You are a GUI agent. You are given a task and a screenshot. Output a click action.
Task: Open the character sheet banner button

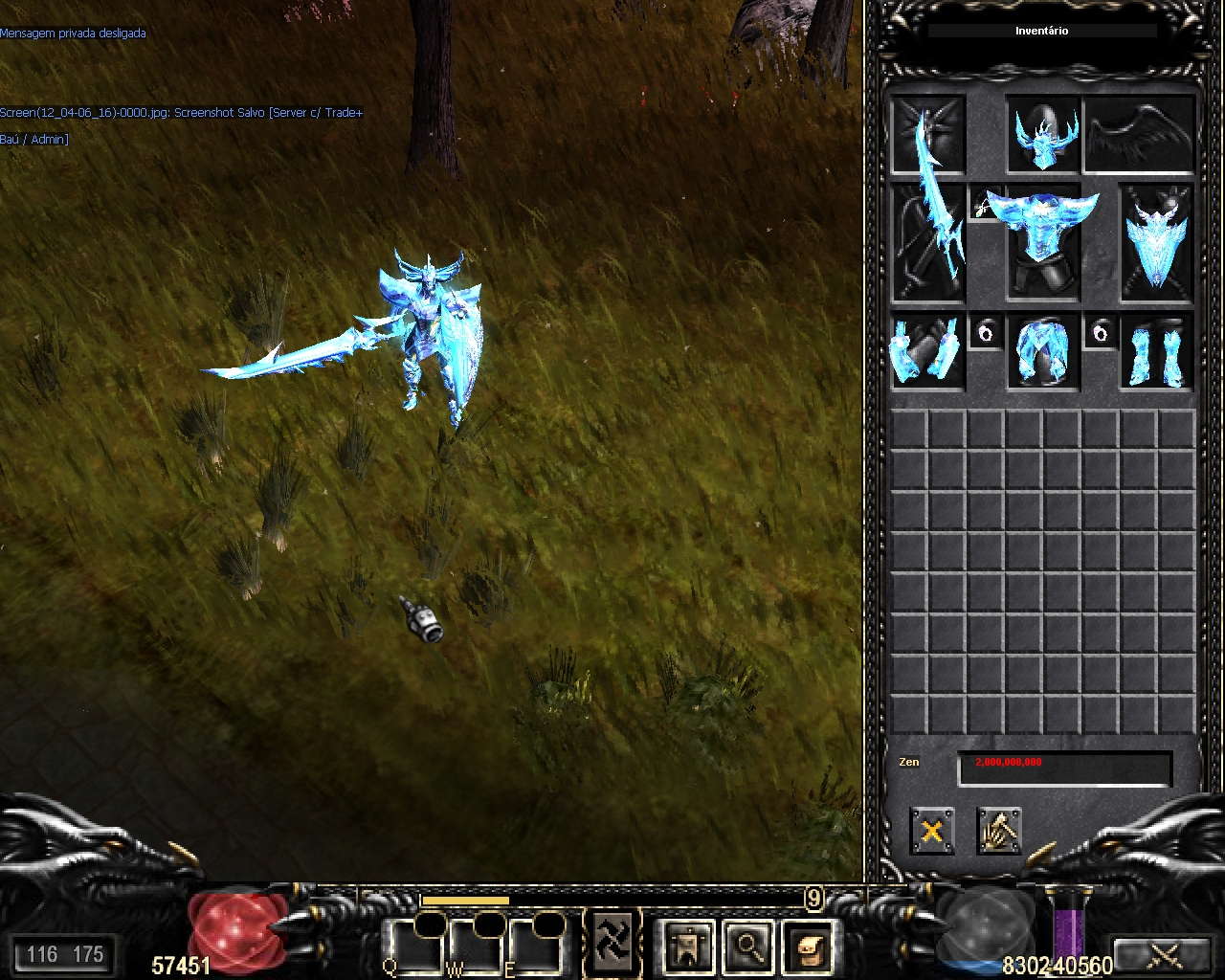coord(688,947)
